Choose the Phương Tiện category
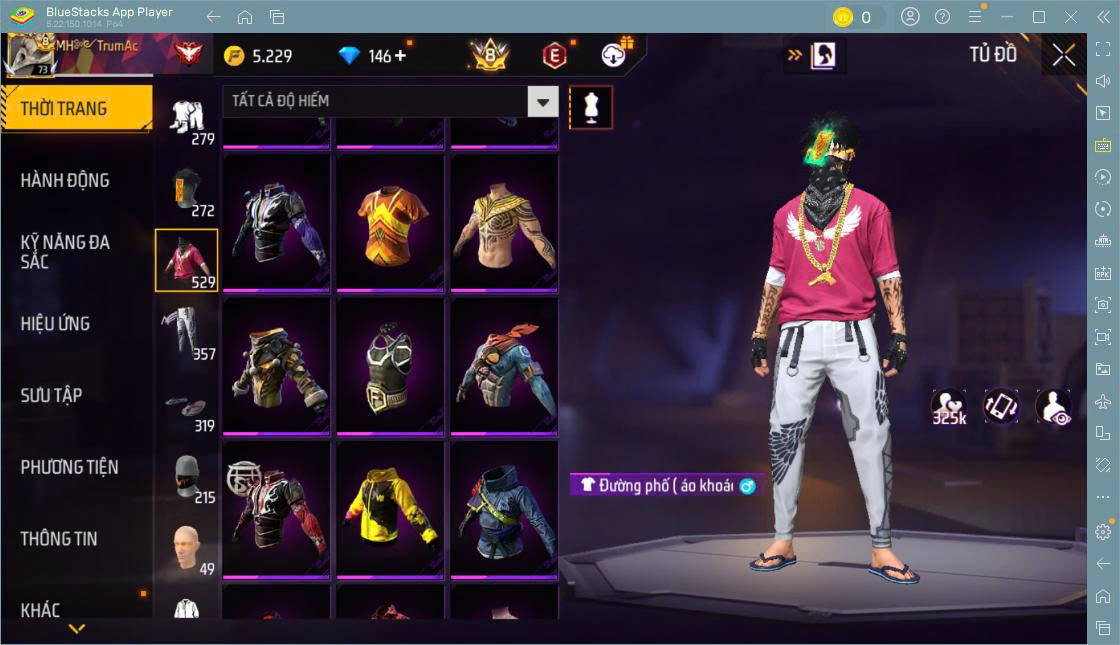 (69, 467)
